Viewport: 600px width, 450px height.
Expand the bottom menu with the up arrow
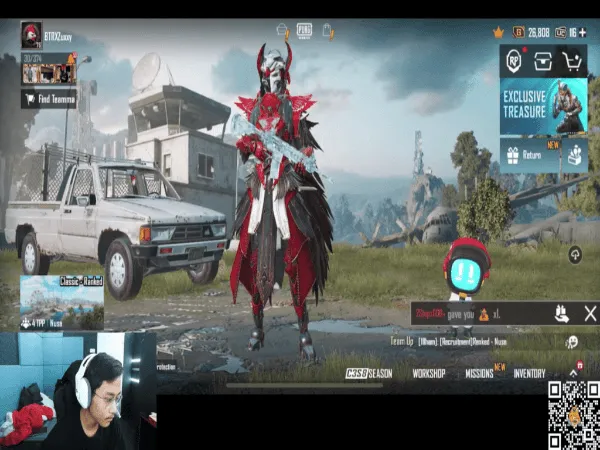pyautogui.click(x=574, y=372)
